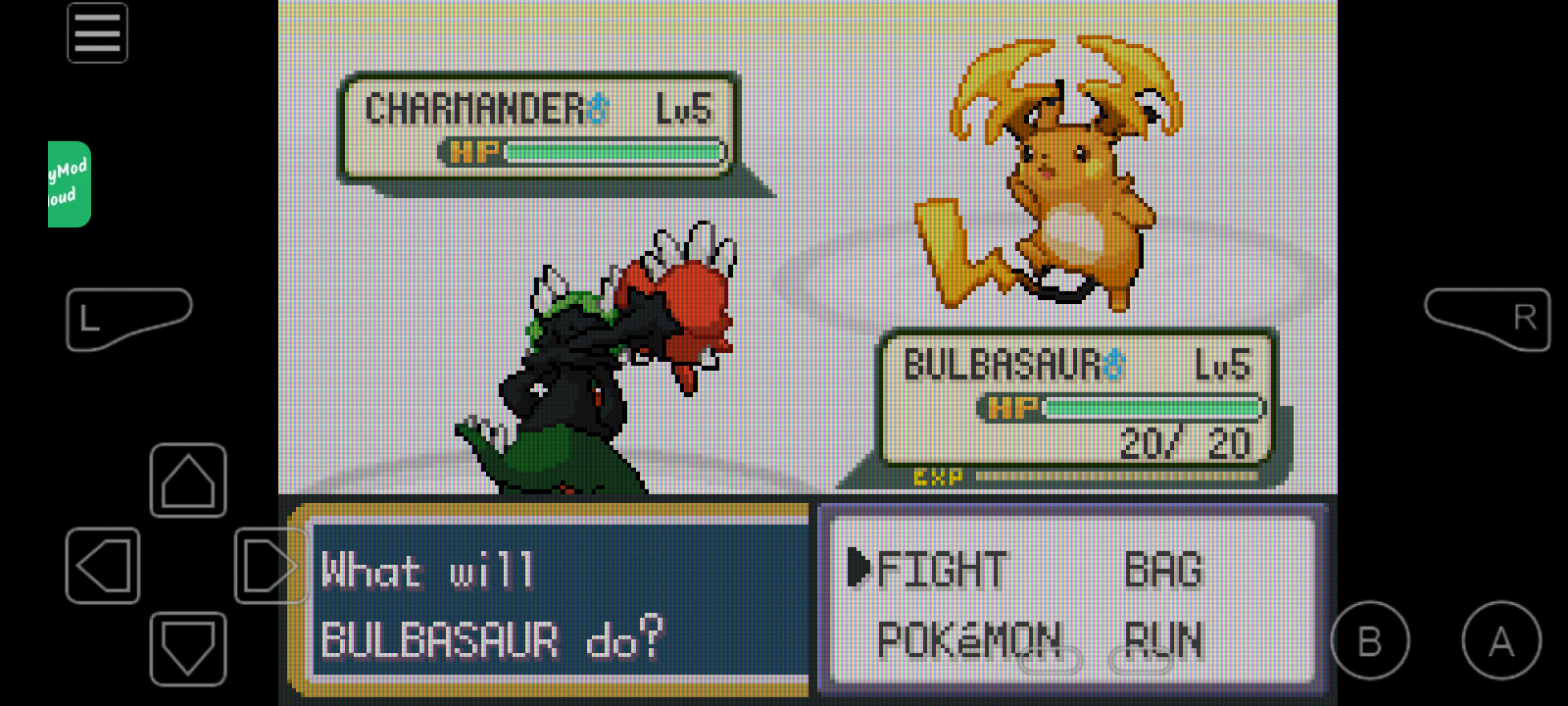The image size is (1568, 706).
Task: Tap the R shoulder button
Action: pos(1489,318)
